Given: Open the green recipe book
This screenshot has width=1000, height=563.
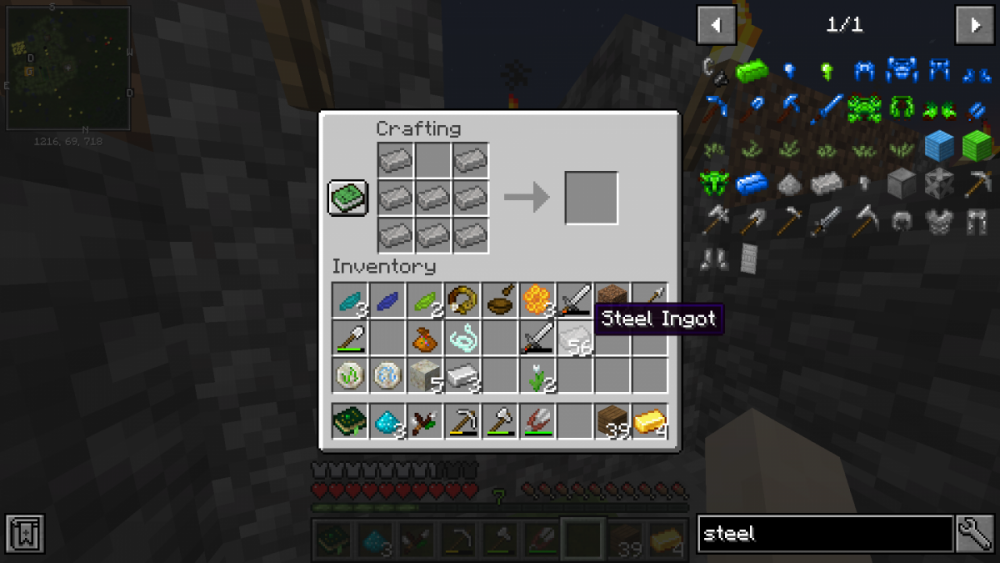Looking at the screenshot, I should [x=348, y=197].
